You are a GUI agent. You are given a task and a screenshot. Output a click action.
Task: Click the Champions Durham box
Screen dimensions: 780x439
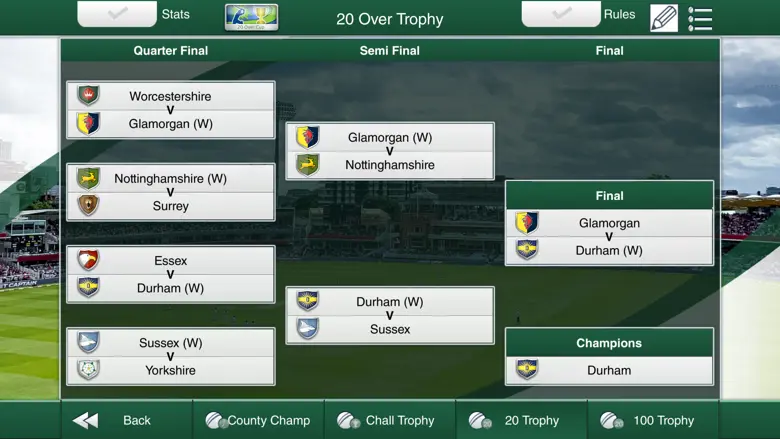pyautogui.click(x=609, y=369)
